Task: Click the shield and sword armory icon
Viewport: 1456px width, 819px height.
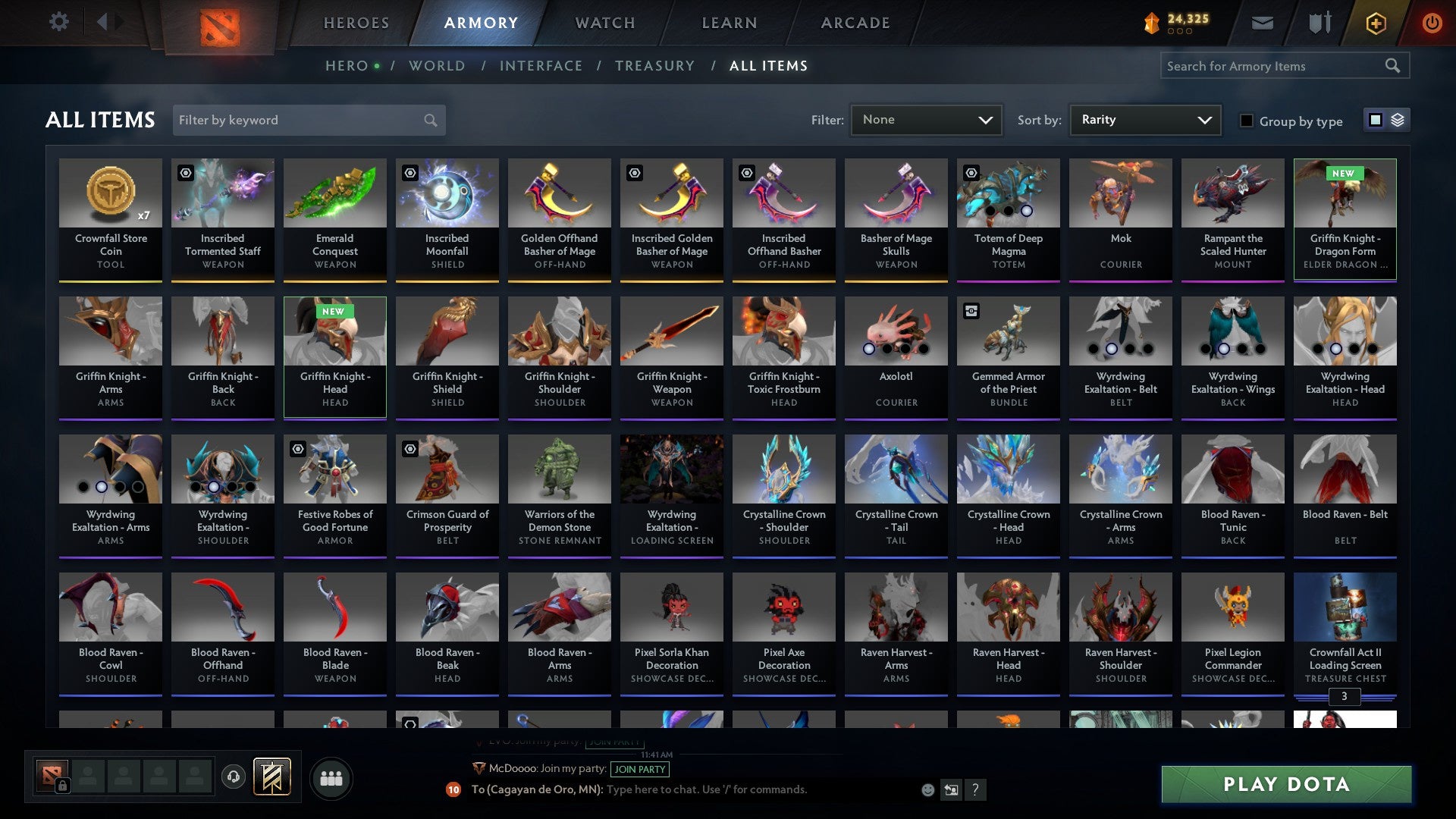Action: pyautogui.click(x=1319, y=23)
